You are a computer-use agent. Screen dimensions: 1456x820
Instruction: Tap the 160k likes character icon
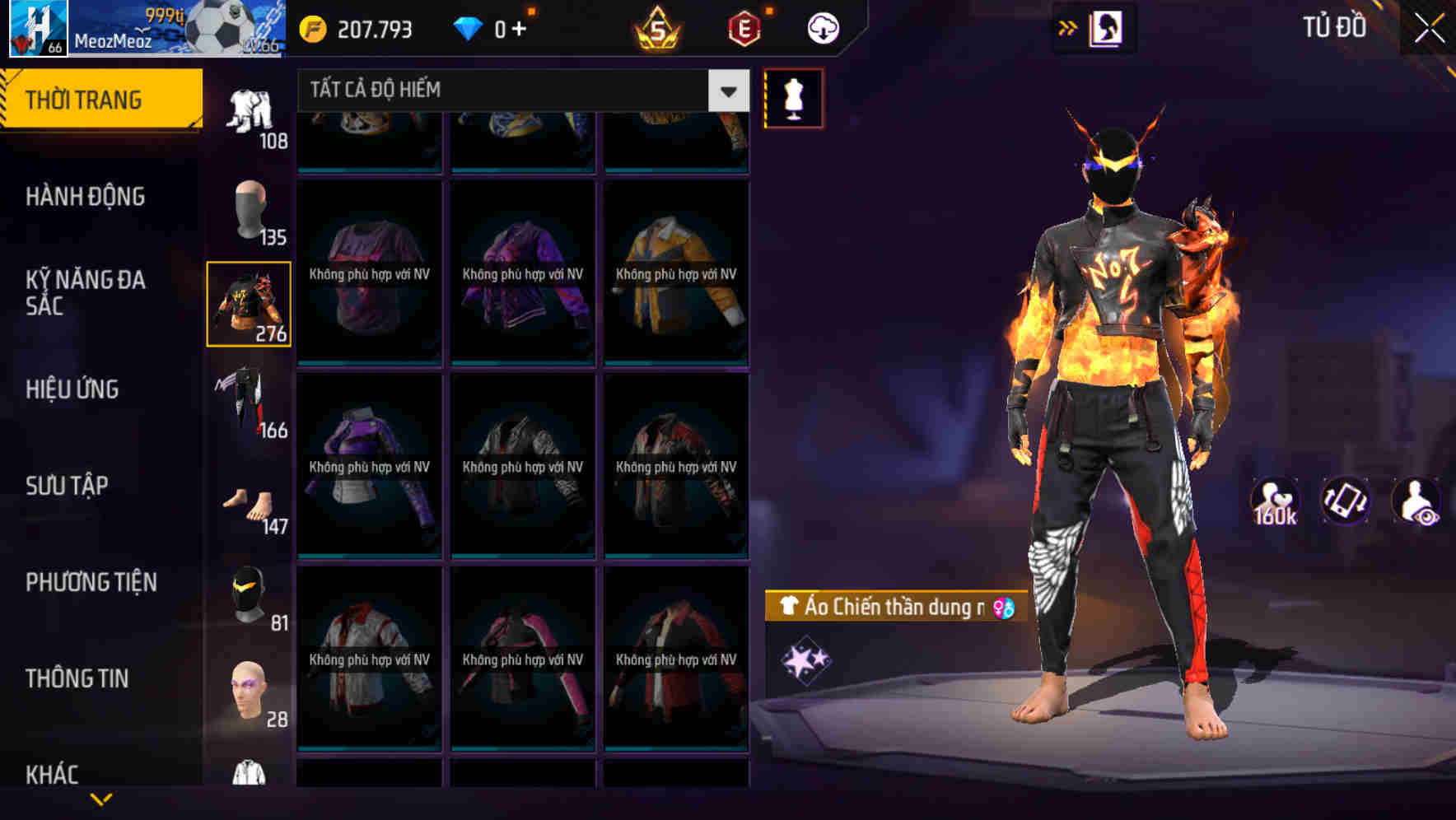pos(1275,501)
